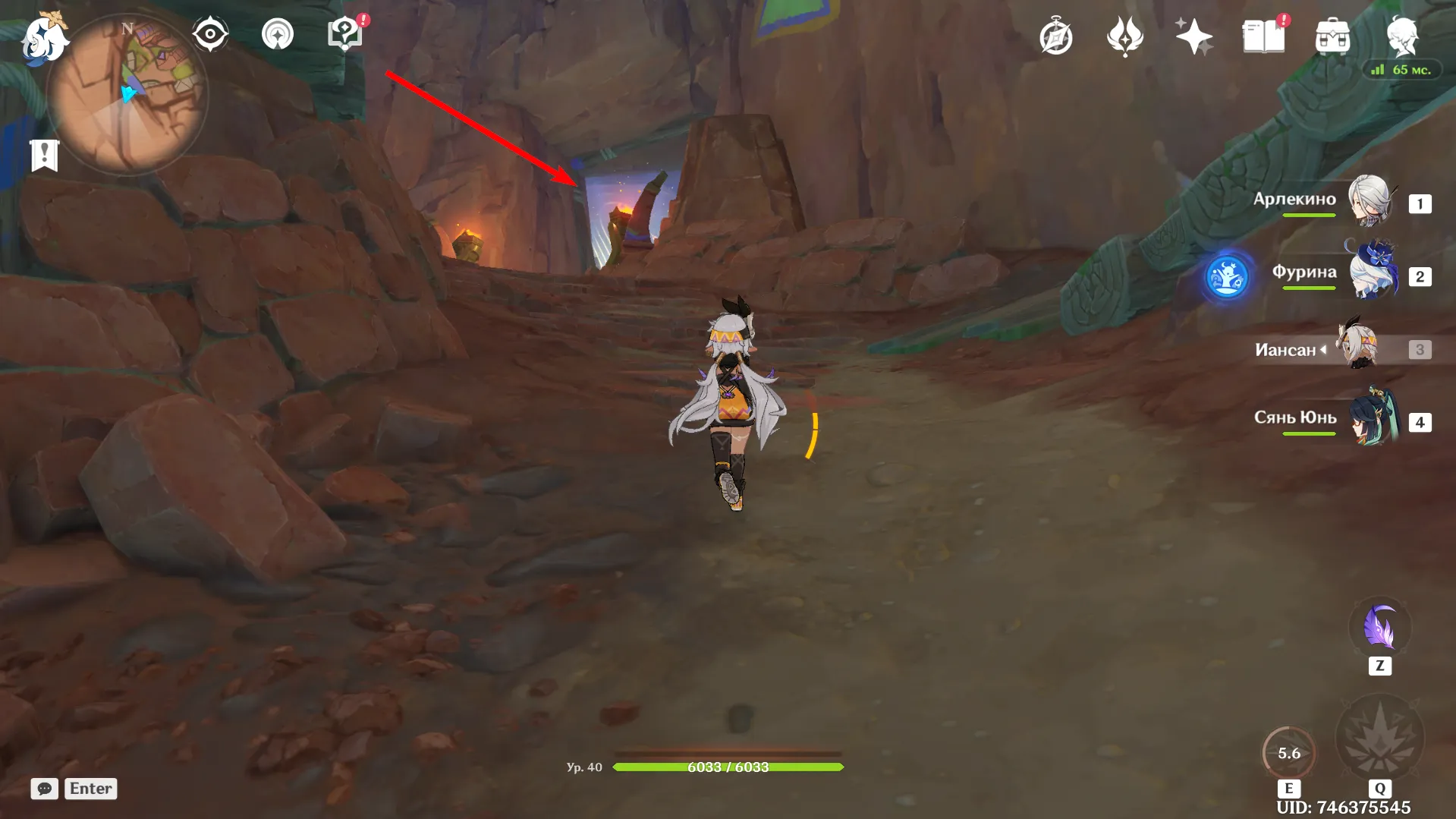Open the adventurer handbook book icon
This screenshot has width=1456, height=819.
point(1263,36)
